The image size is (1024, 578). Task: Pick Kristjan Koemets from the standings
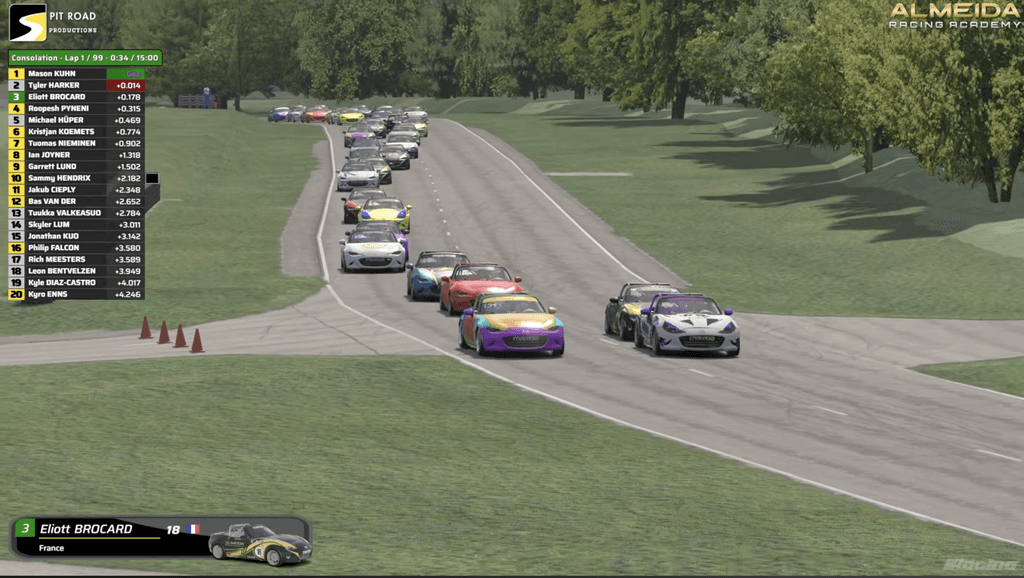(76, 132)
